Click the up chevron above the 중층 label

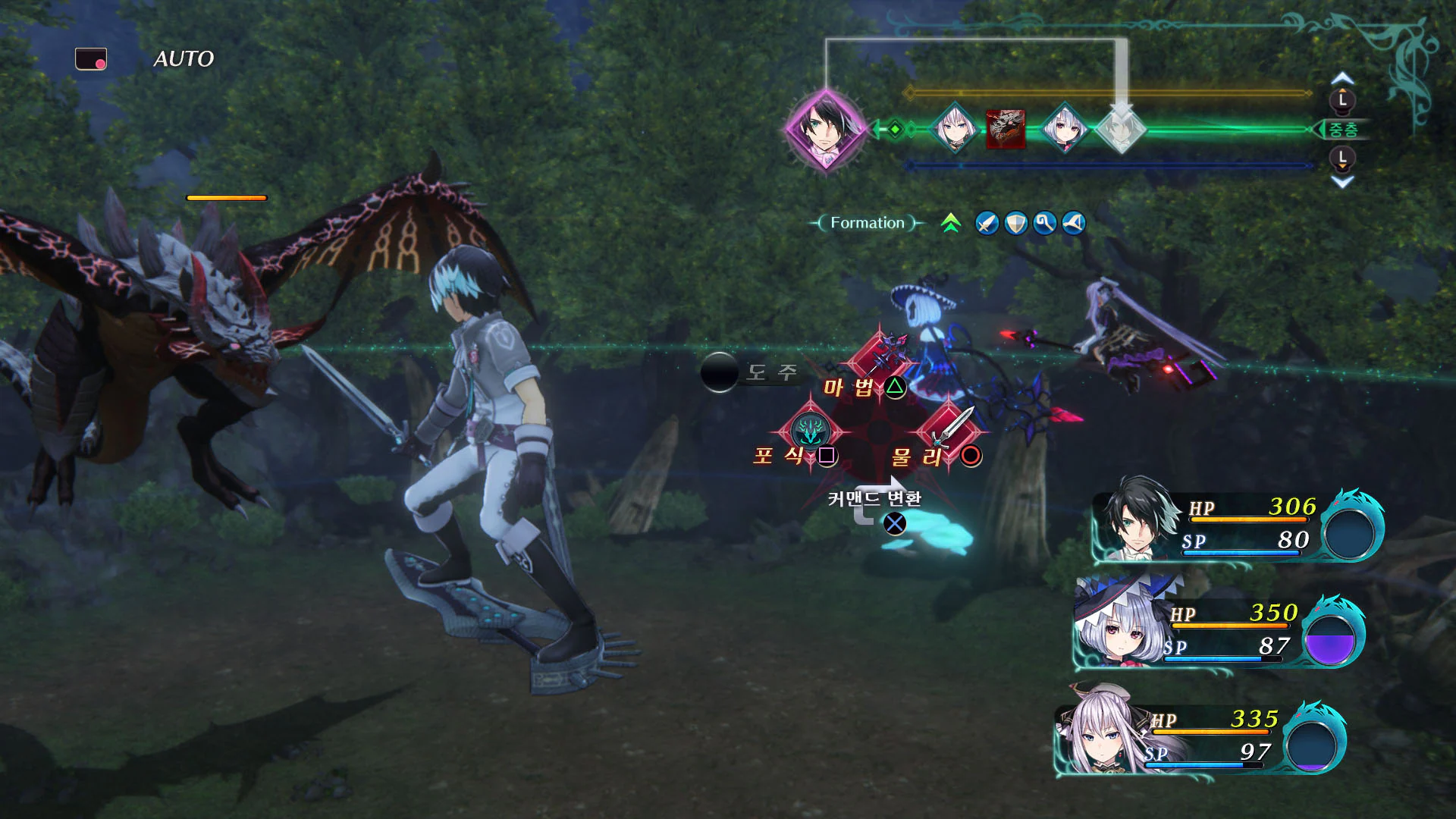coord(1341,78)
